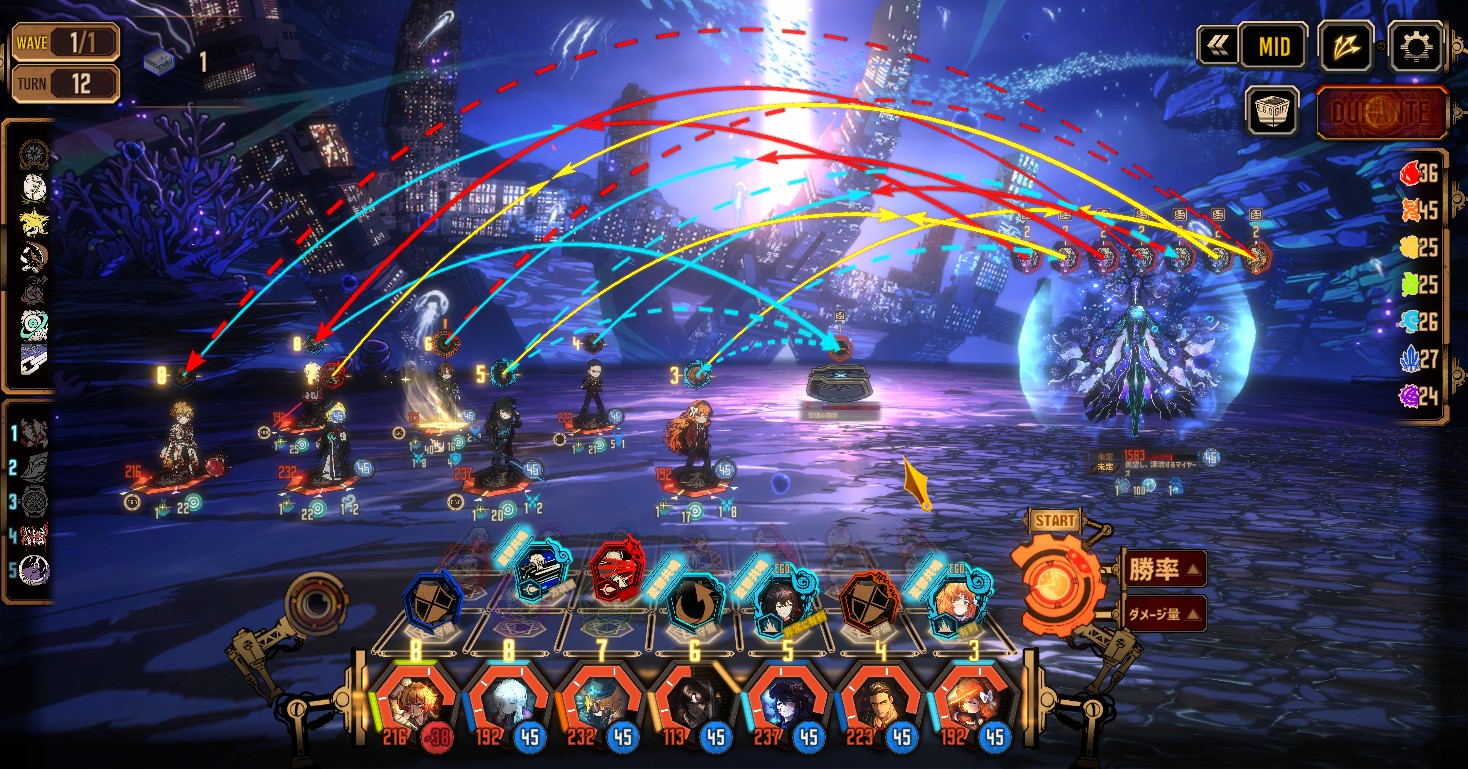This screenshot has width=1468, height=769.
Task: Activate the red DURANTE button
Action: click(x=1381, y=112)
